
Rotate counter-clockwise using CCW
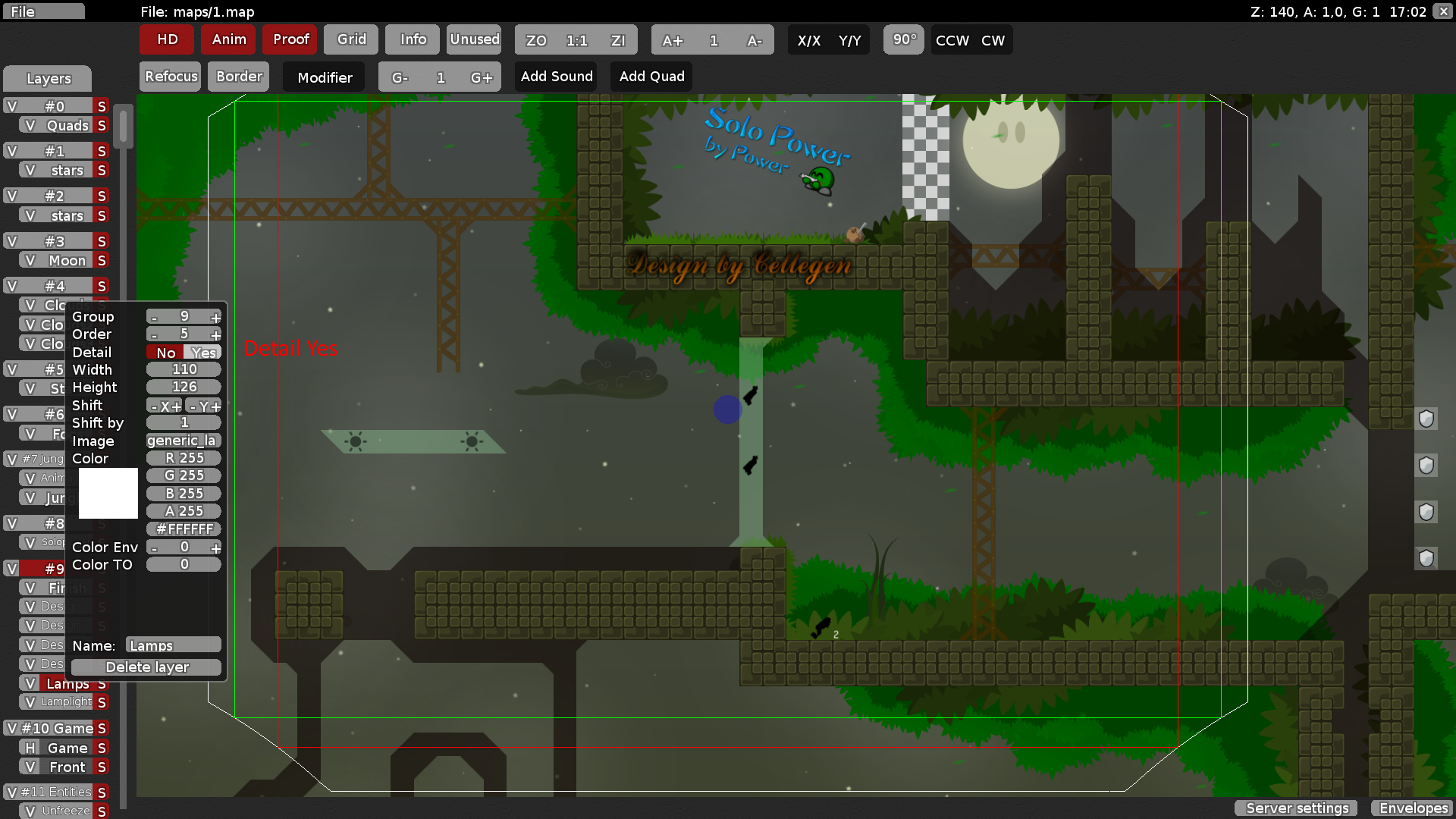tap(950, 40)
